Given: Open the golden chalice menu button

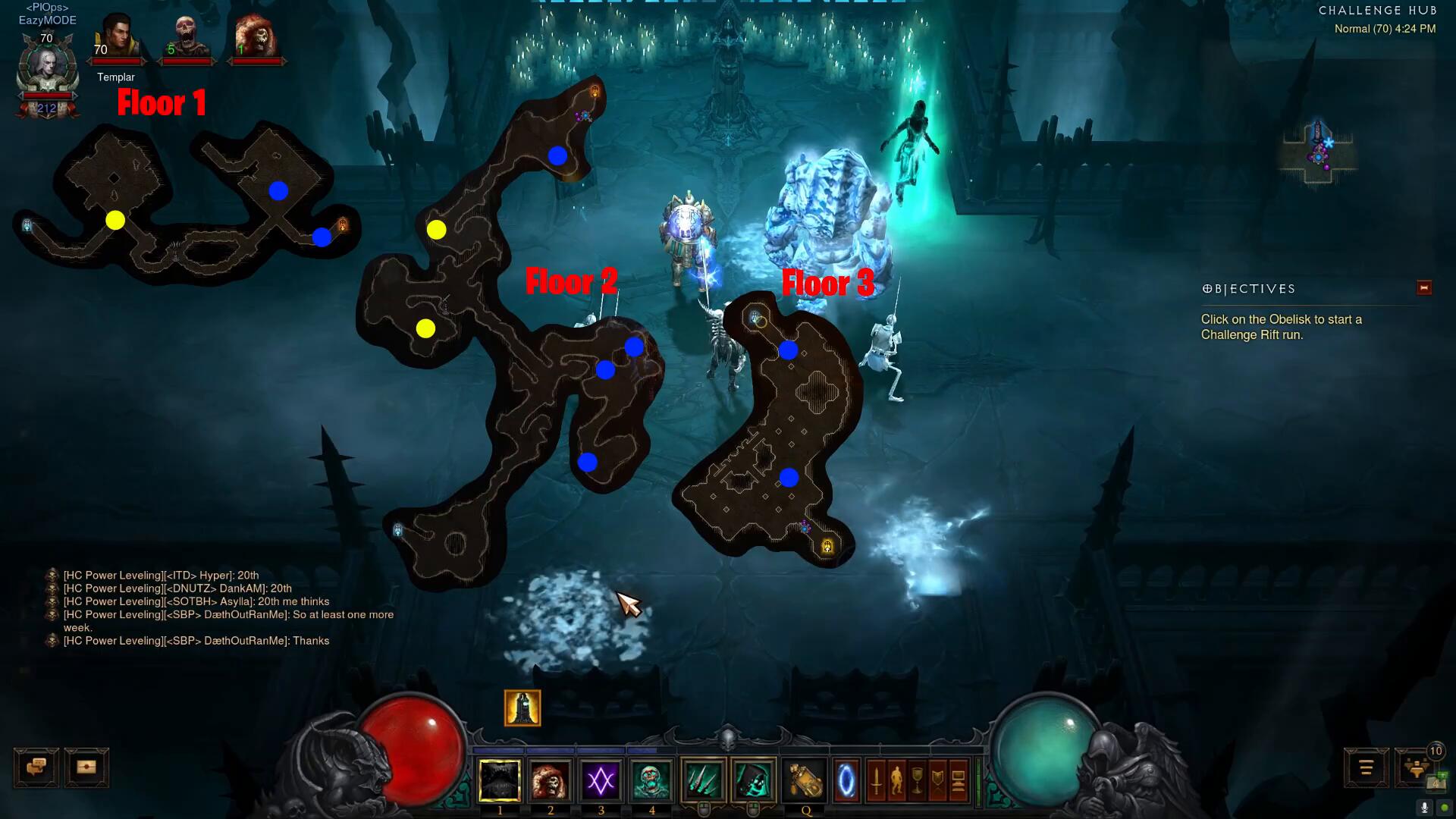Looking at the screenshot, I should point(917,780).
